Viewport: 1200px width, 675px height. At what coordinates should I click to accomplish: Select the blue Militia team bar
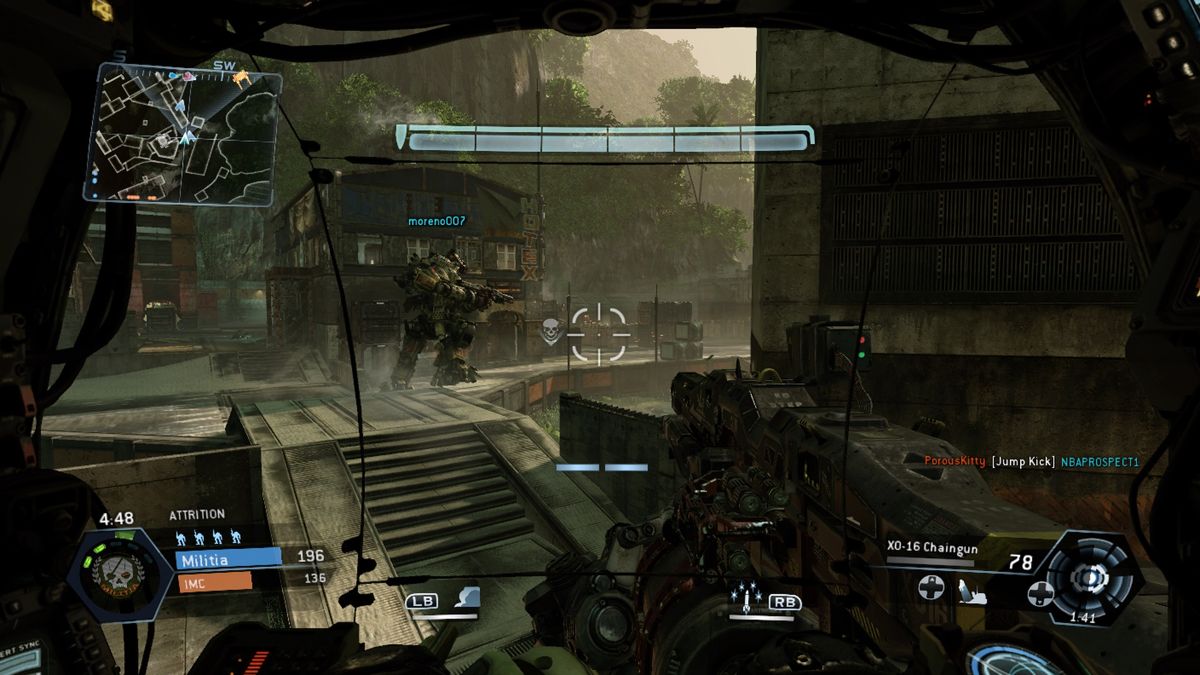pos(229,558)
